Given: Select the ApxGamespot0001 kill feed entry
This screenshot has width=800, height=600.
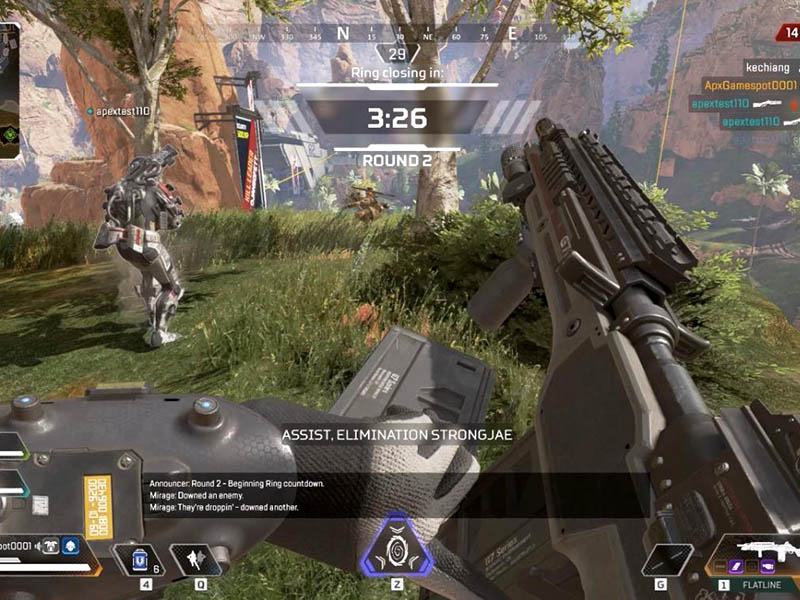Looking at the screenshot, I should 750,86.
